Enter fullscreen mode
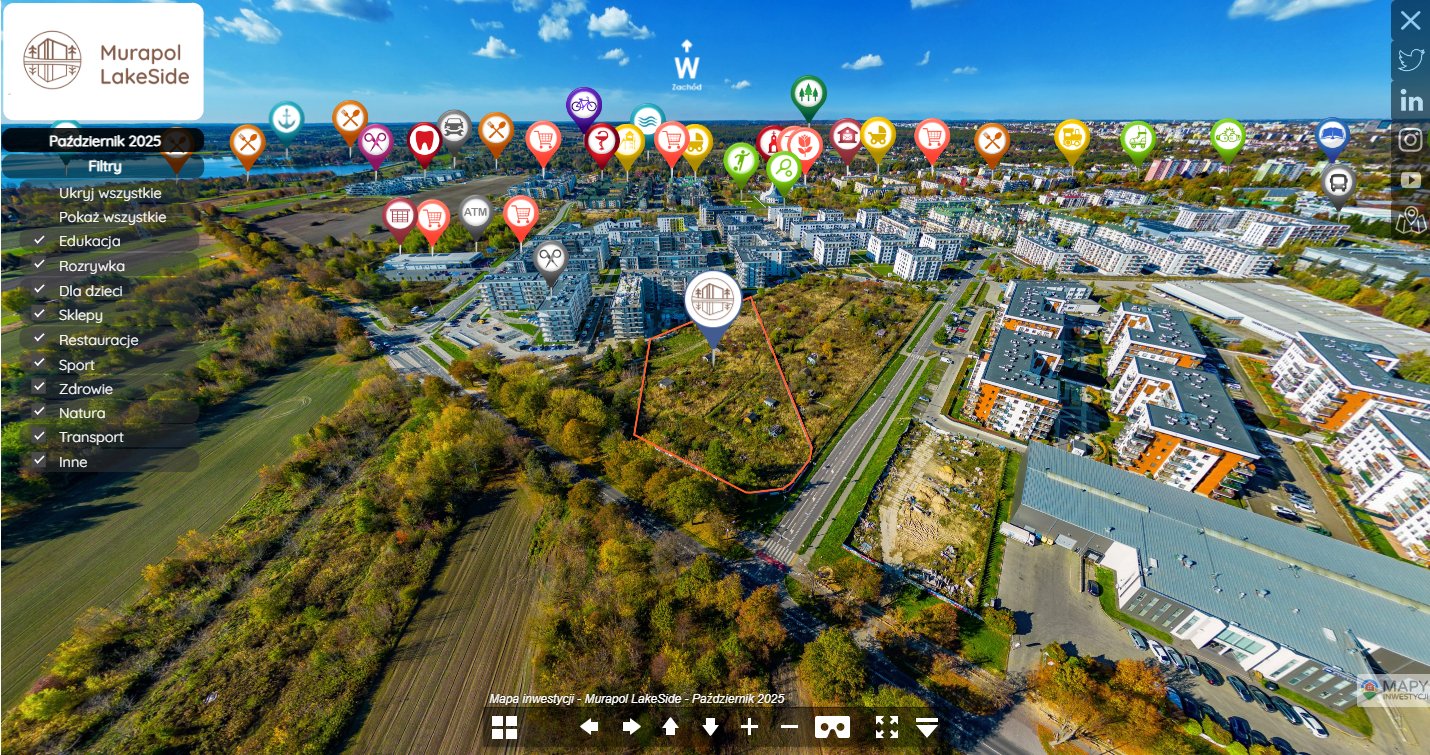This screenshot has width=1430, height=755. click(887, 727)
